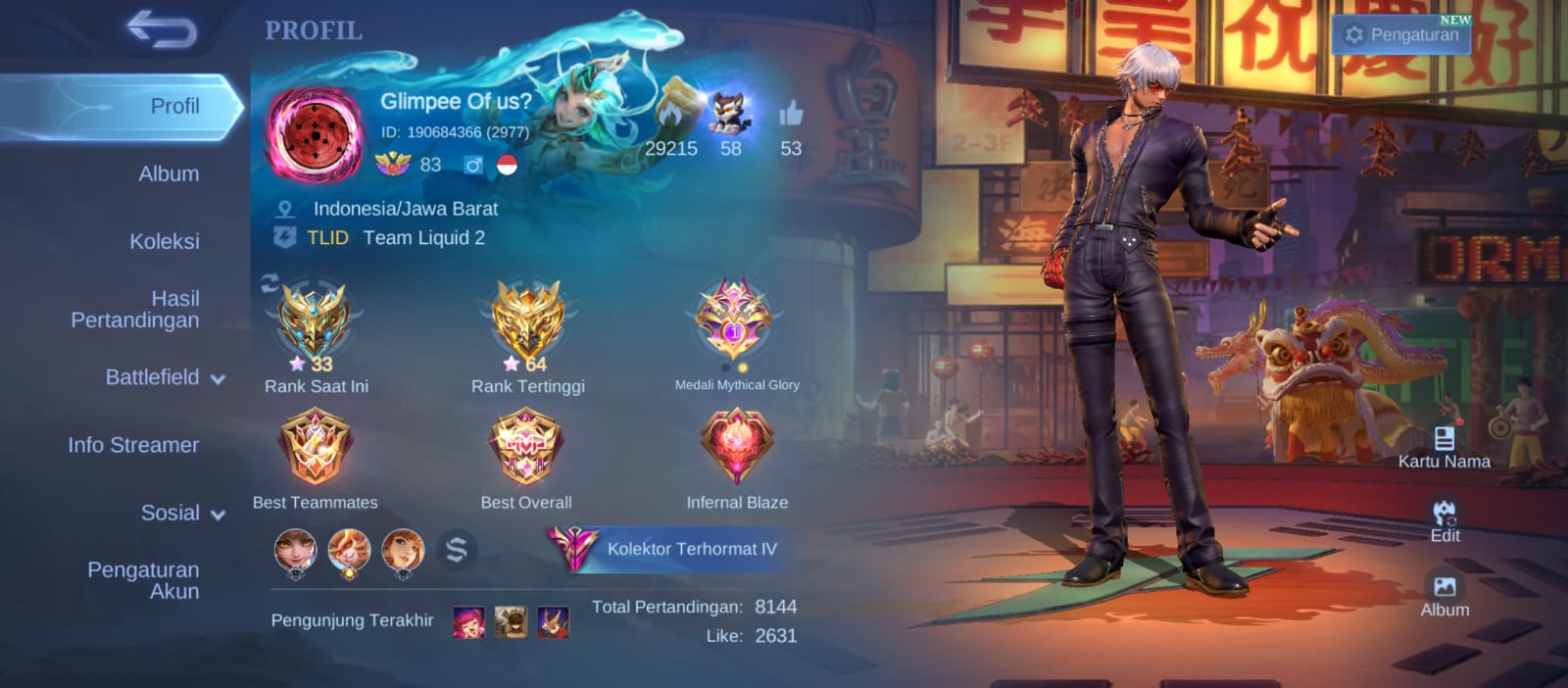Open the Info Streamer tab
Screen dimensions: 1568x688
[x=133, y=445]
